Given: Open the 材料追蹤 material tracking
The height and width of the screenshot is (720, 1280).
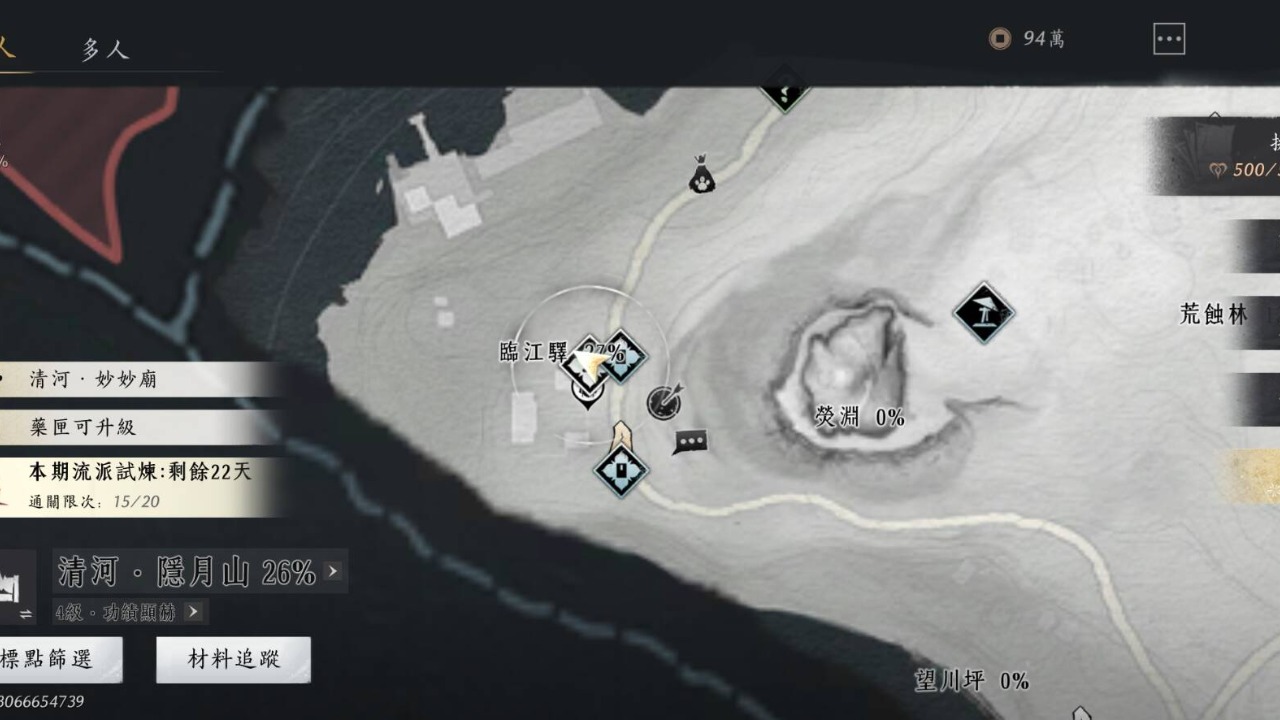Looking at the screenshot, I should click(234, 659).
